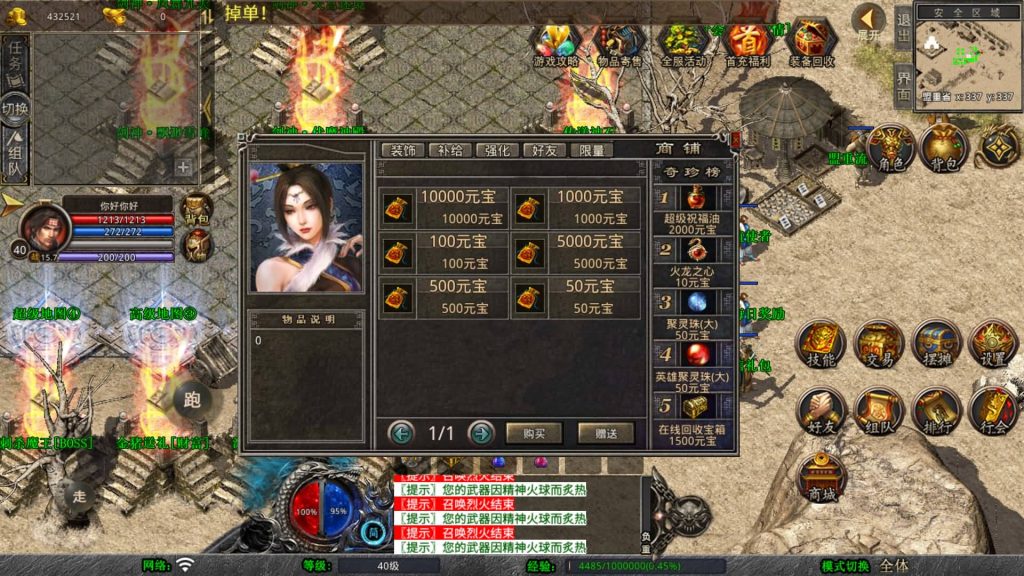Image resolution: width=1024 pixels, height=576 pixels.
Task: Show the 限量 limited items tab
Action: [x=591, y=150]
